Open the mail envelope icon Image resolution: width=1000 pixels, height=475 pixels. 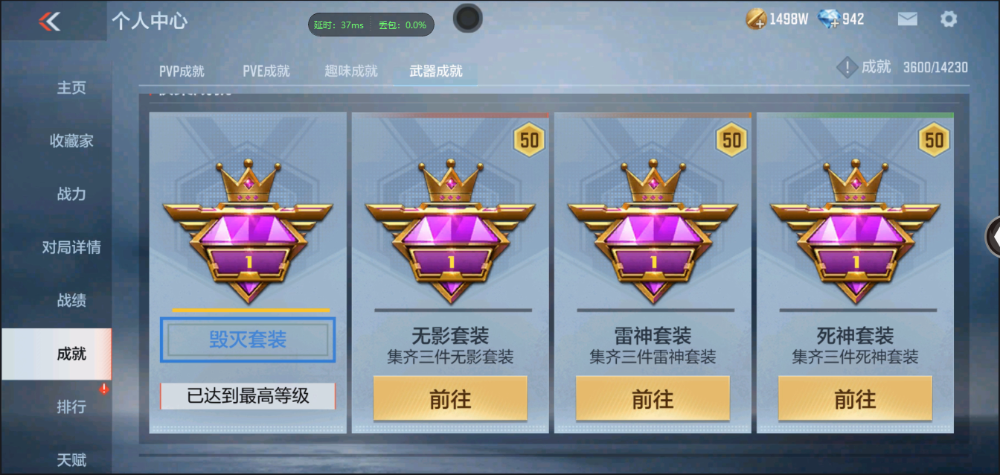pyautogui.click(x=907, y=19)
